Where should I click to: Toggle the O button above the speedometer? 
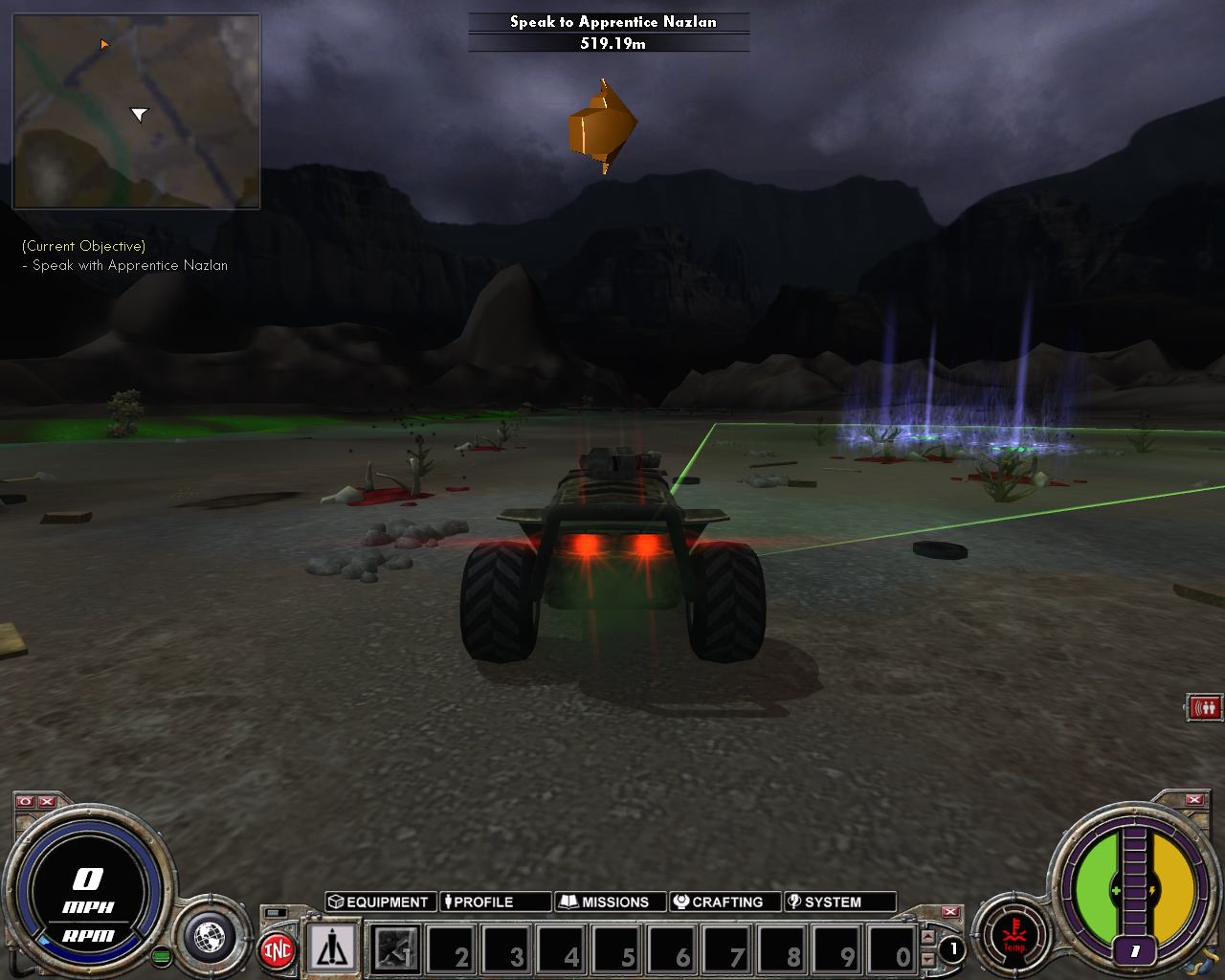pos(24,802)
